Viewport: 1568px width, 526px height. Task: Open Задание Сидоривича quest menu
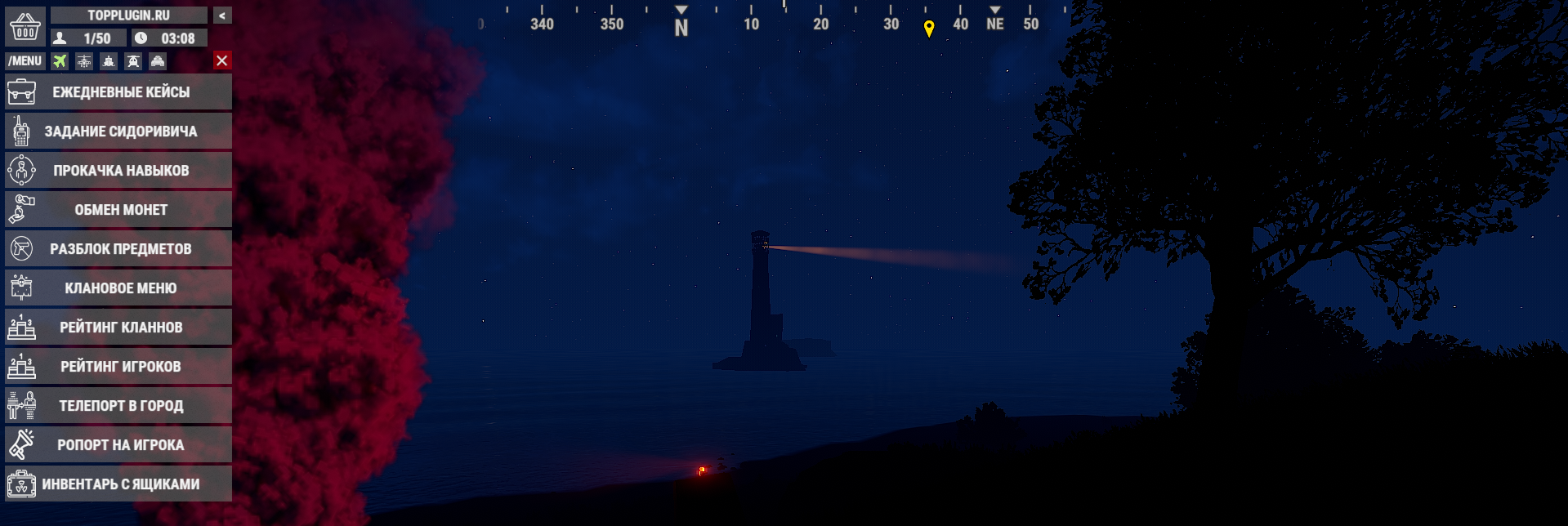tap(118, 131)
